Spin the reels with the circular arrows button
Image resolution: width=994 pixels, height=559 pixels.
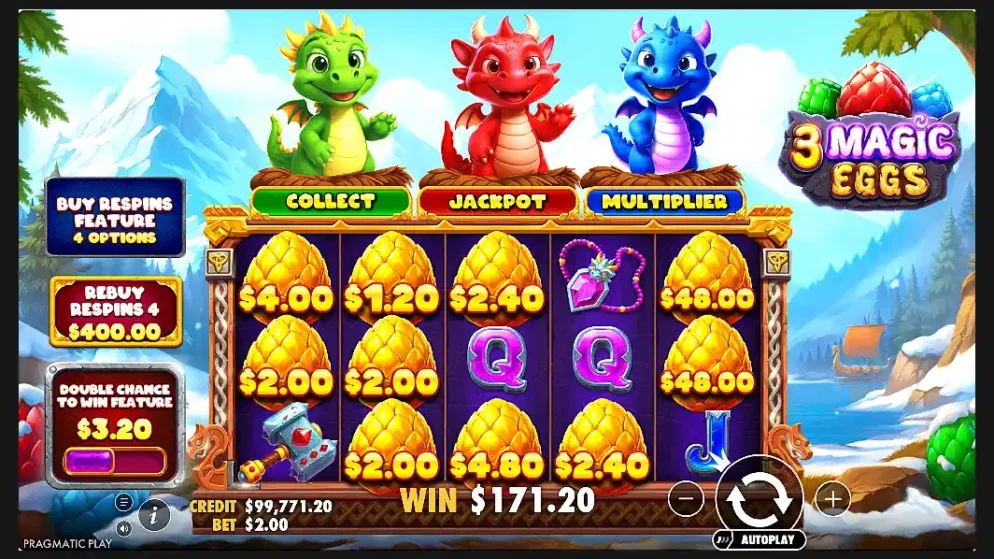759,497
